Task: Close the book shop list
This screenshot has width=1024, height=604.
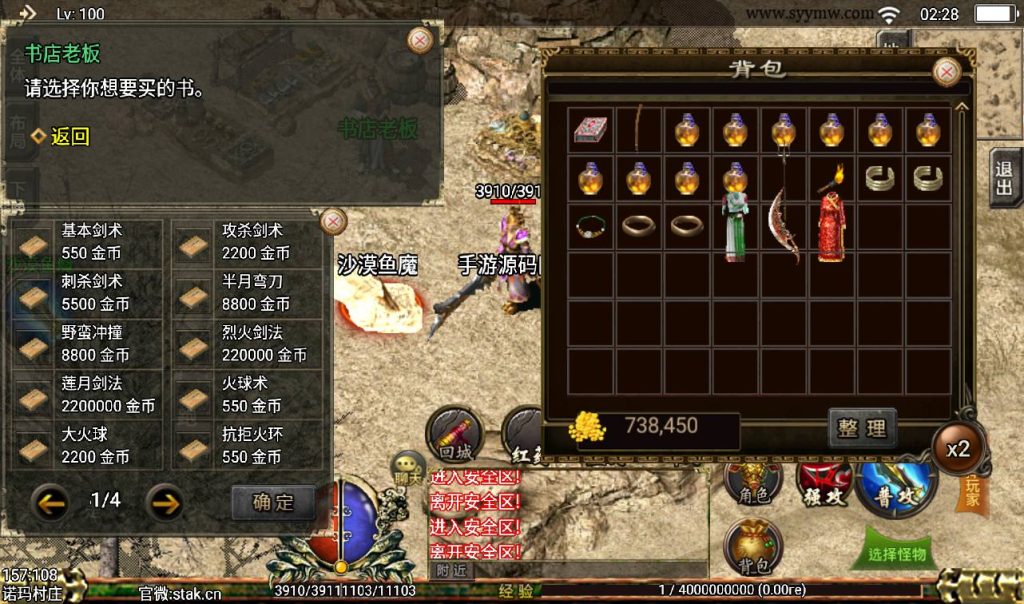Action: point(333,221)
